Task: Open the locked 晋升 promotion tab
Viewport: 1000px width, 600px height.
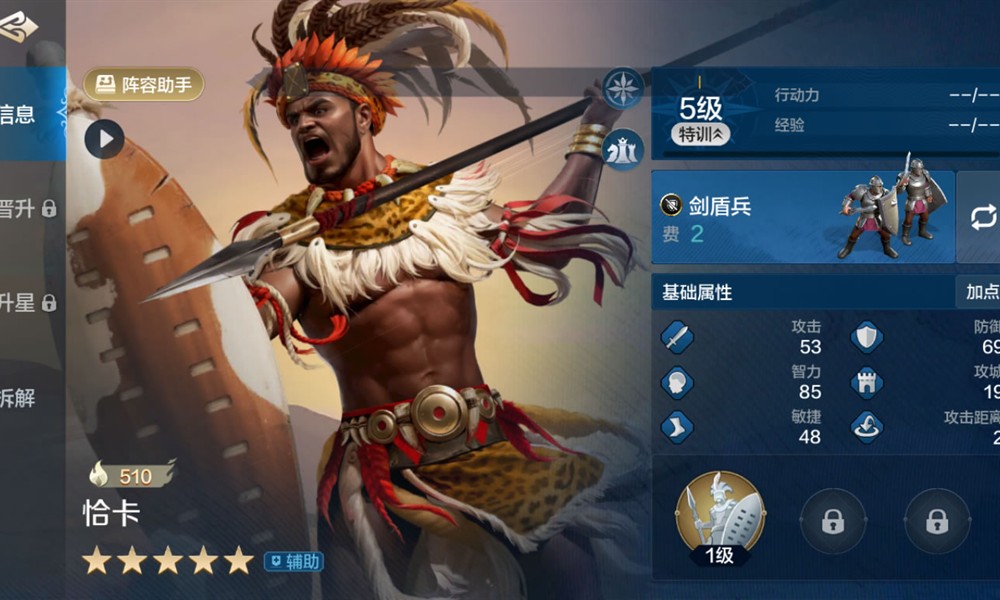Action: coord(28,209)
